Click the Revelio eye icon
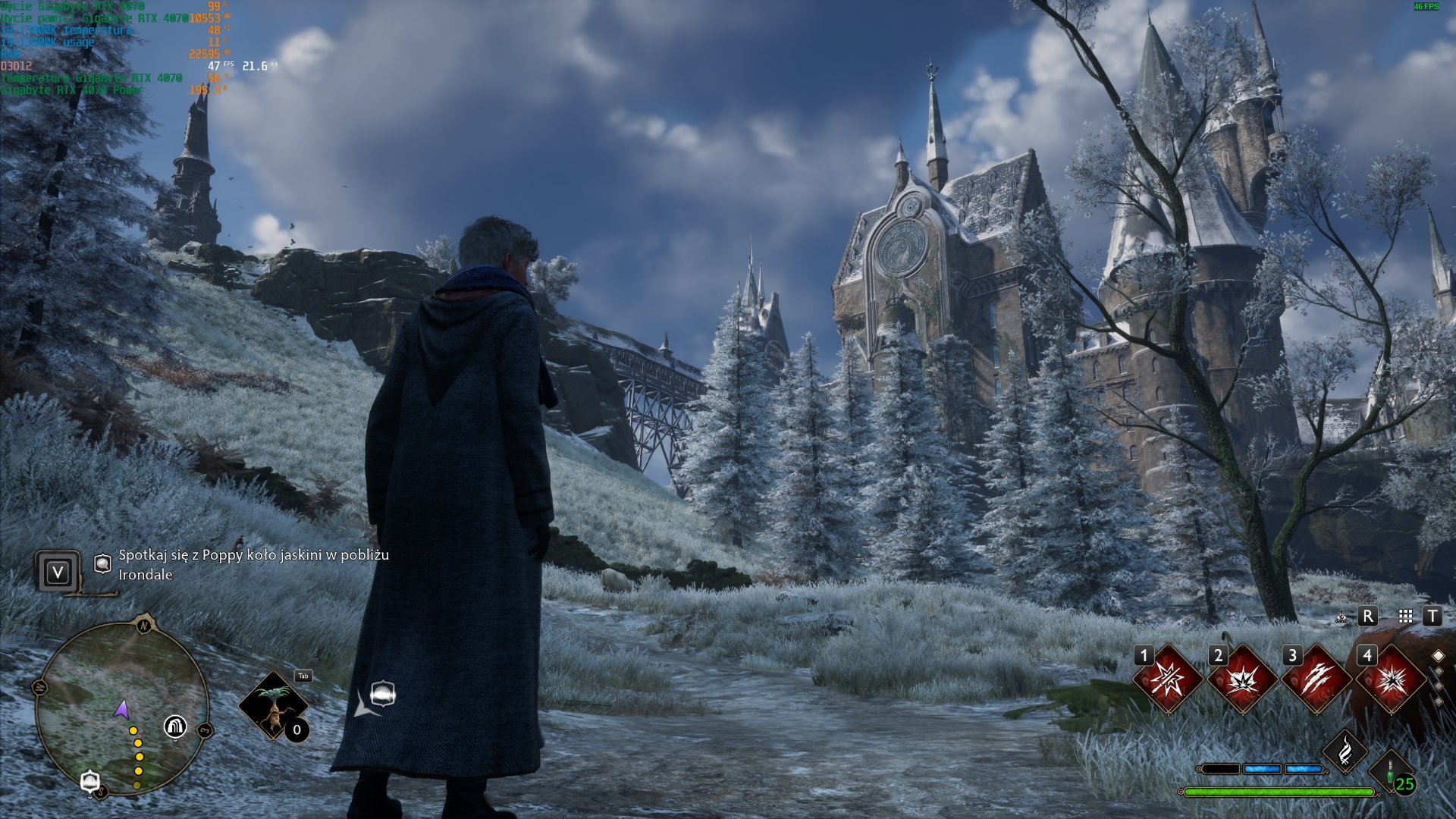 1341,617
